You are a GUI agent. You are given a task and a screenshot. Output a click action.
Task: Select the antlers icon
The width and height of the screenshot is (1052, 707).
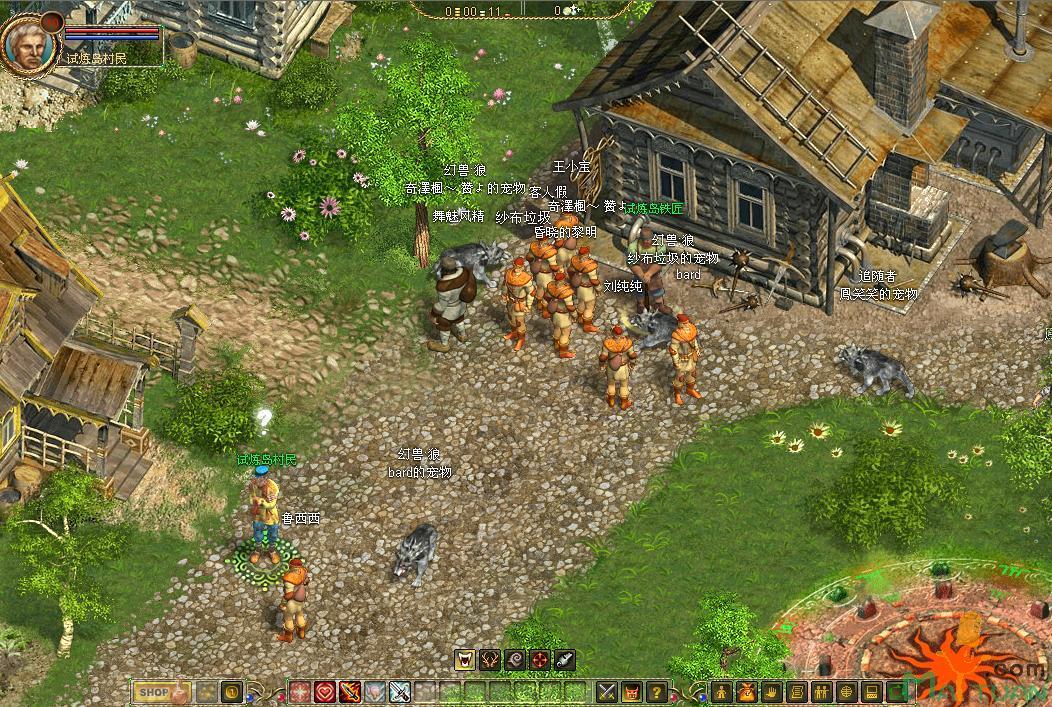point(490,659)
